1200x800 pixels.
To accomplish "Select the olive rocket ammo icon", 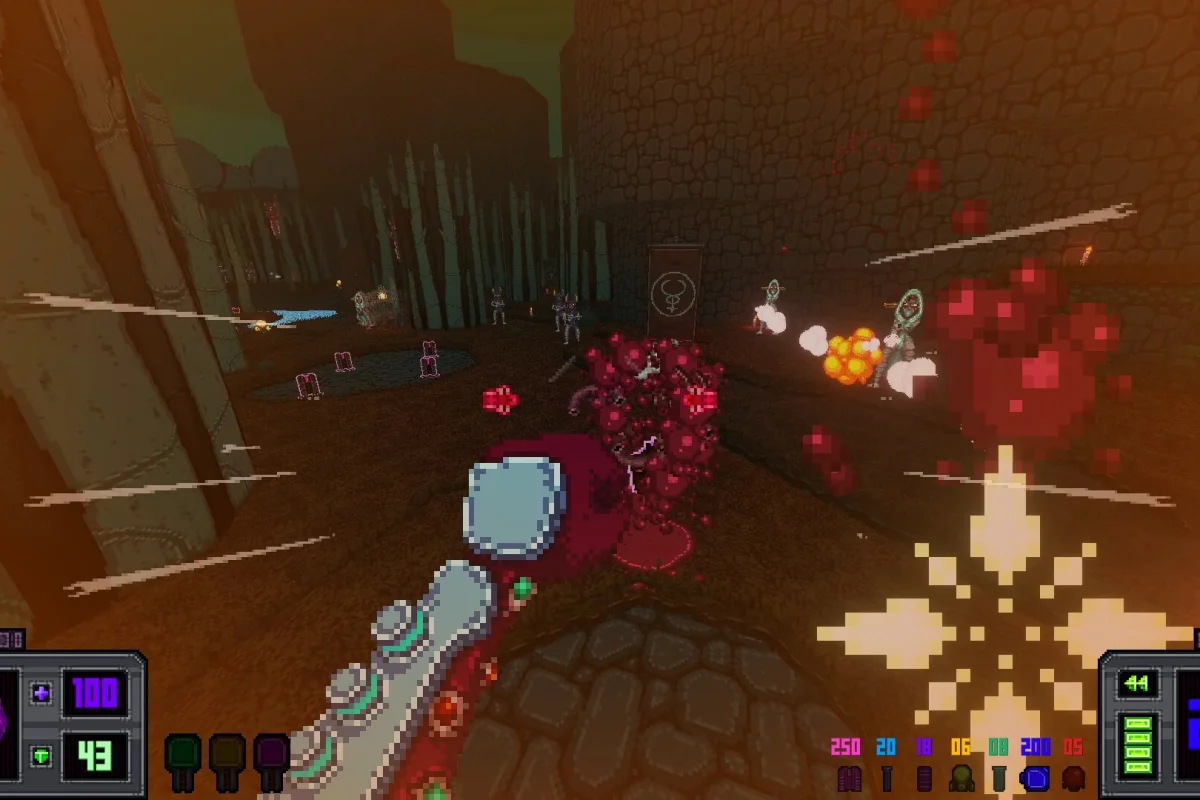I will tap(961, 779).
